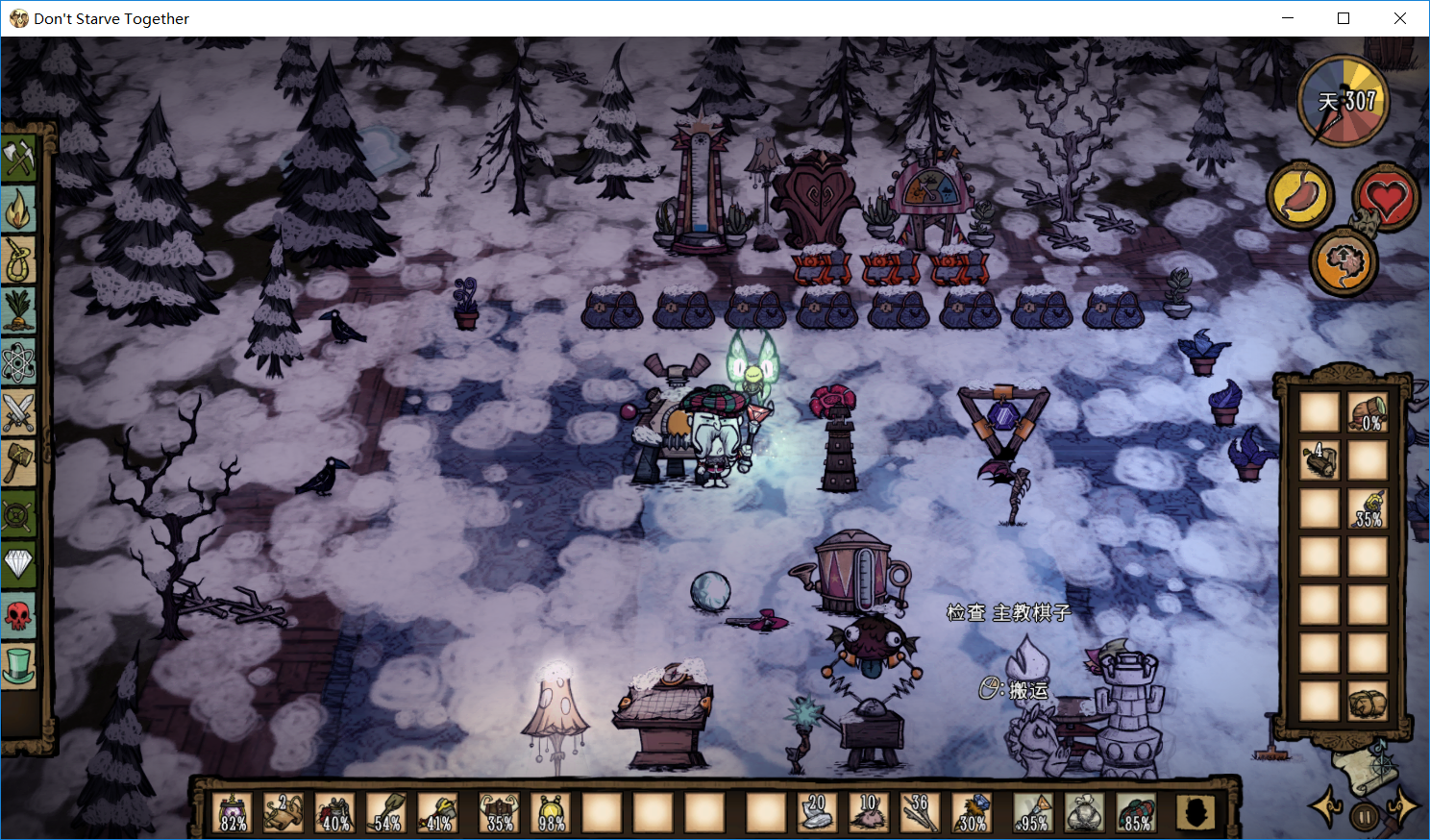1430x840 pixels.
Task: Open the white gem Refine tab
Action: (18, 563)
